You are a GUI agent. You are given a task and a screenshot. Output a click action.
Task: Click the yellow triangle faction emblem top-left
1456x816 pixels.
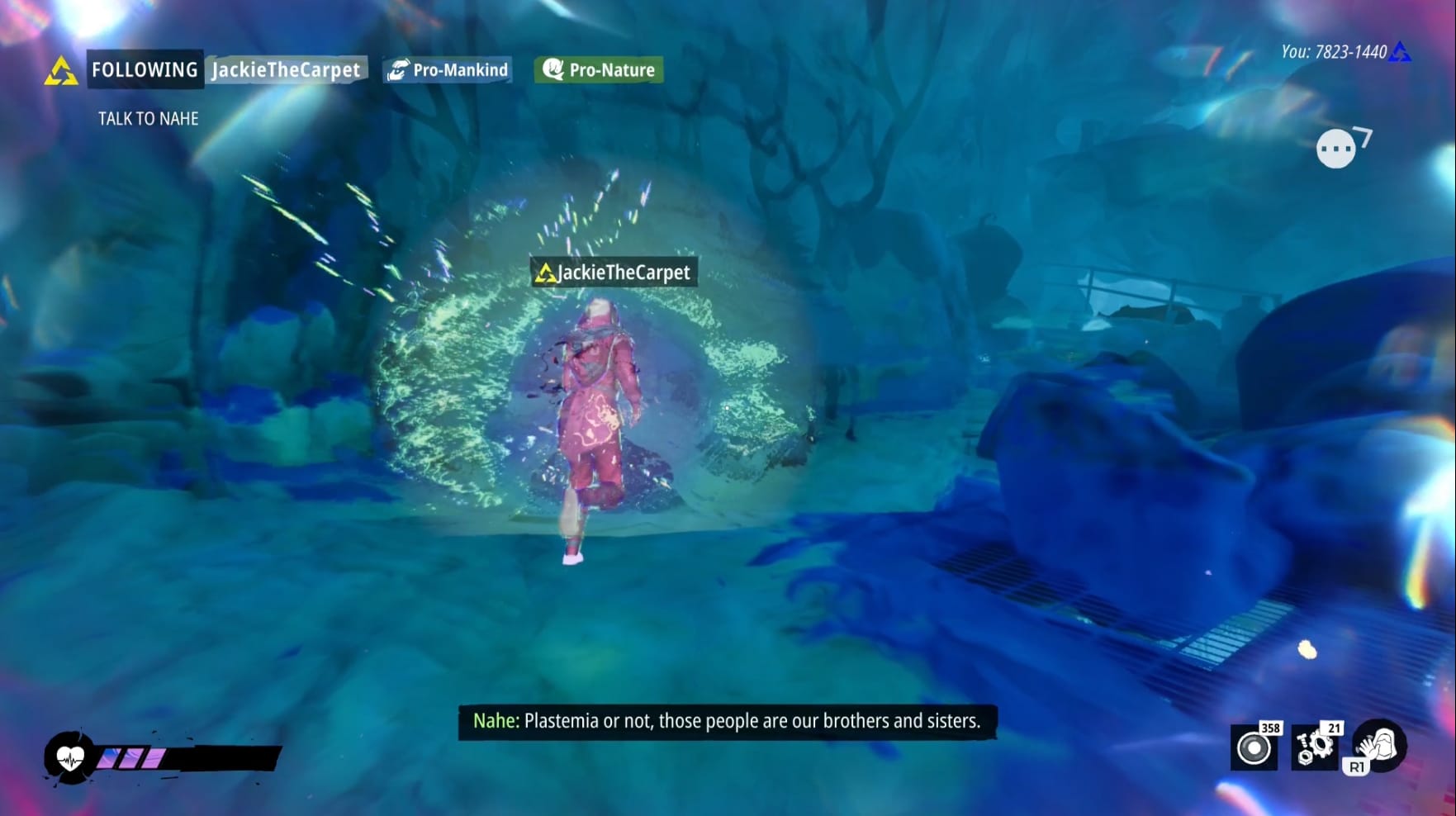[61, 70]
